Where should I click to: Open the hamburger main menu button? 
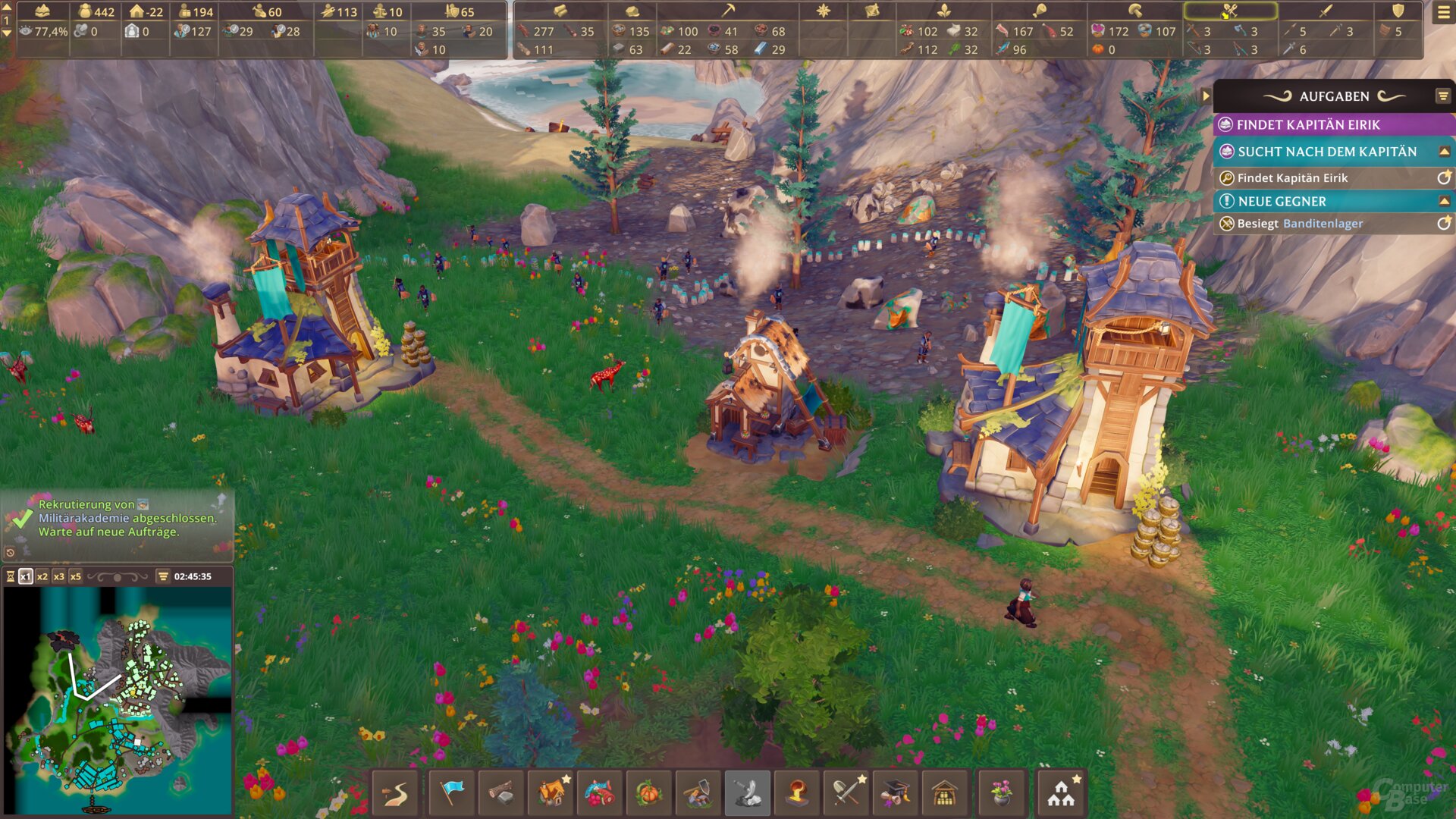tap(1443, 13)
